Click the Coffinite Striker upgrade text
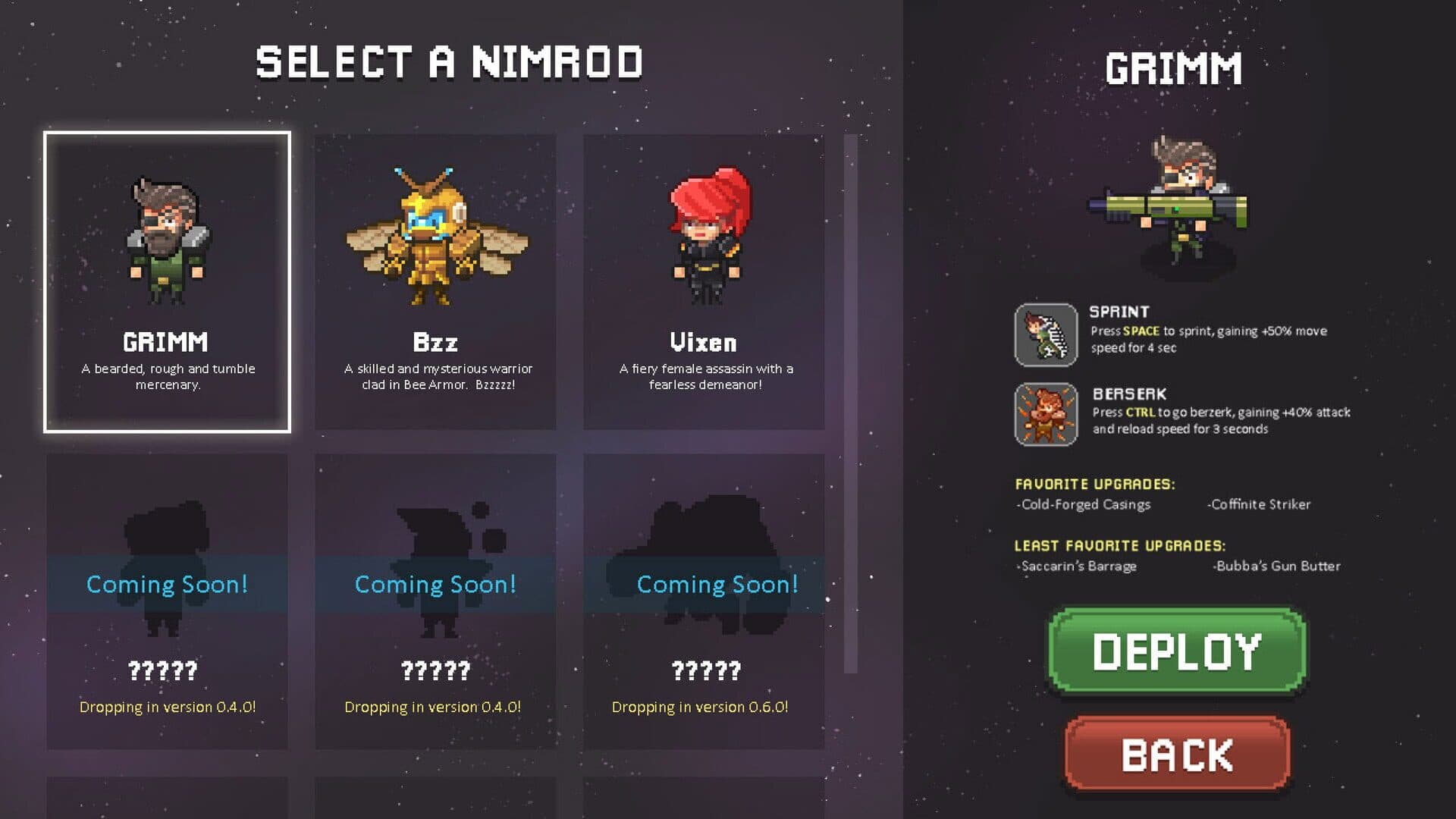The image size is (1456, 819). tap(1260, 504)
